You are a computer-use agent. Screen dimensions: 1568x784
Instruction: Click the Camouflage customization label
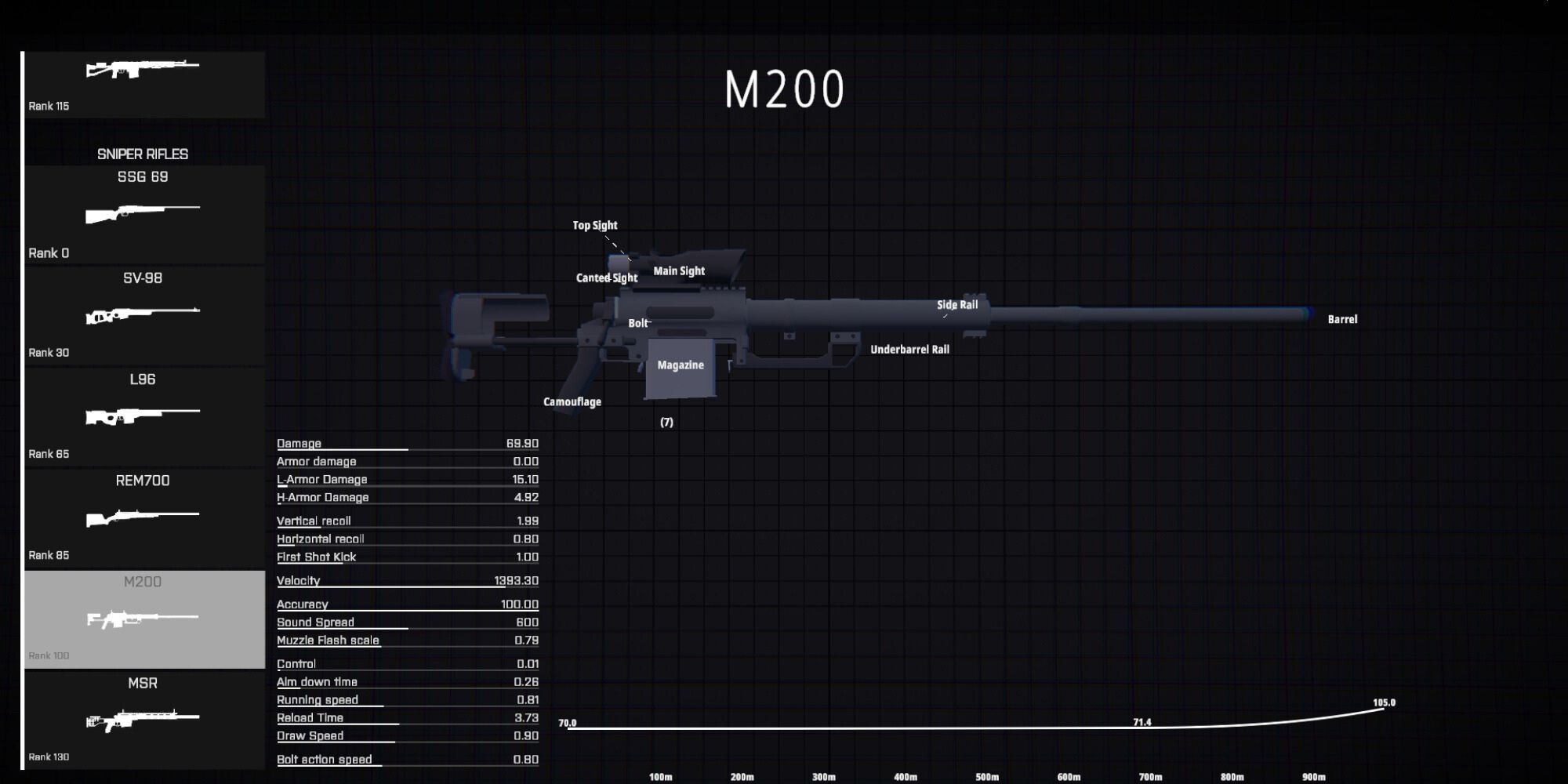point(572,401)
